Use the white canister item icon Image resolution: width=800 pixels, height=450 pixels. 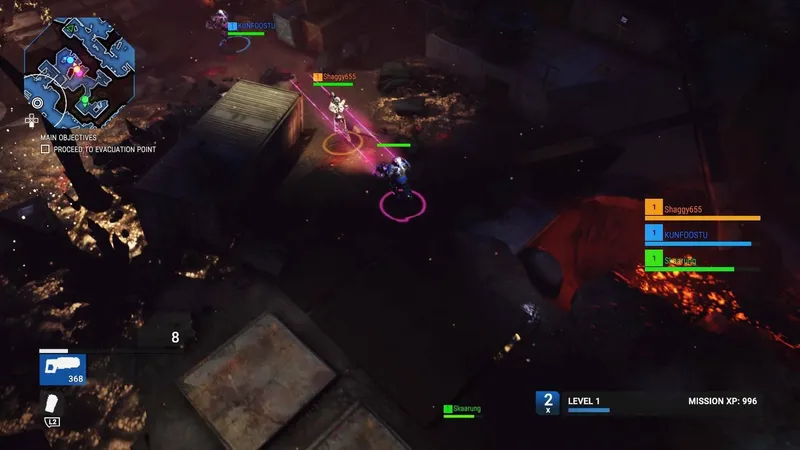51,403
